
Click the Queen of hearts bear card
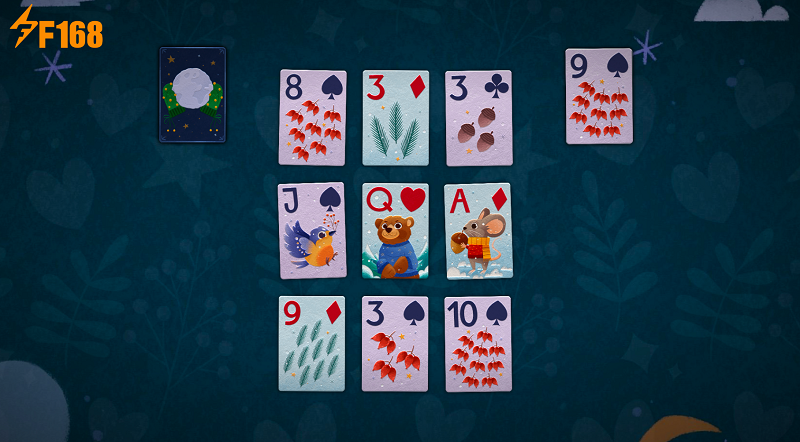395,230
